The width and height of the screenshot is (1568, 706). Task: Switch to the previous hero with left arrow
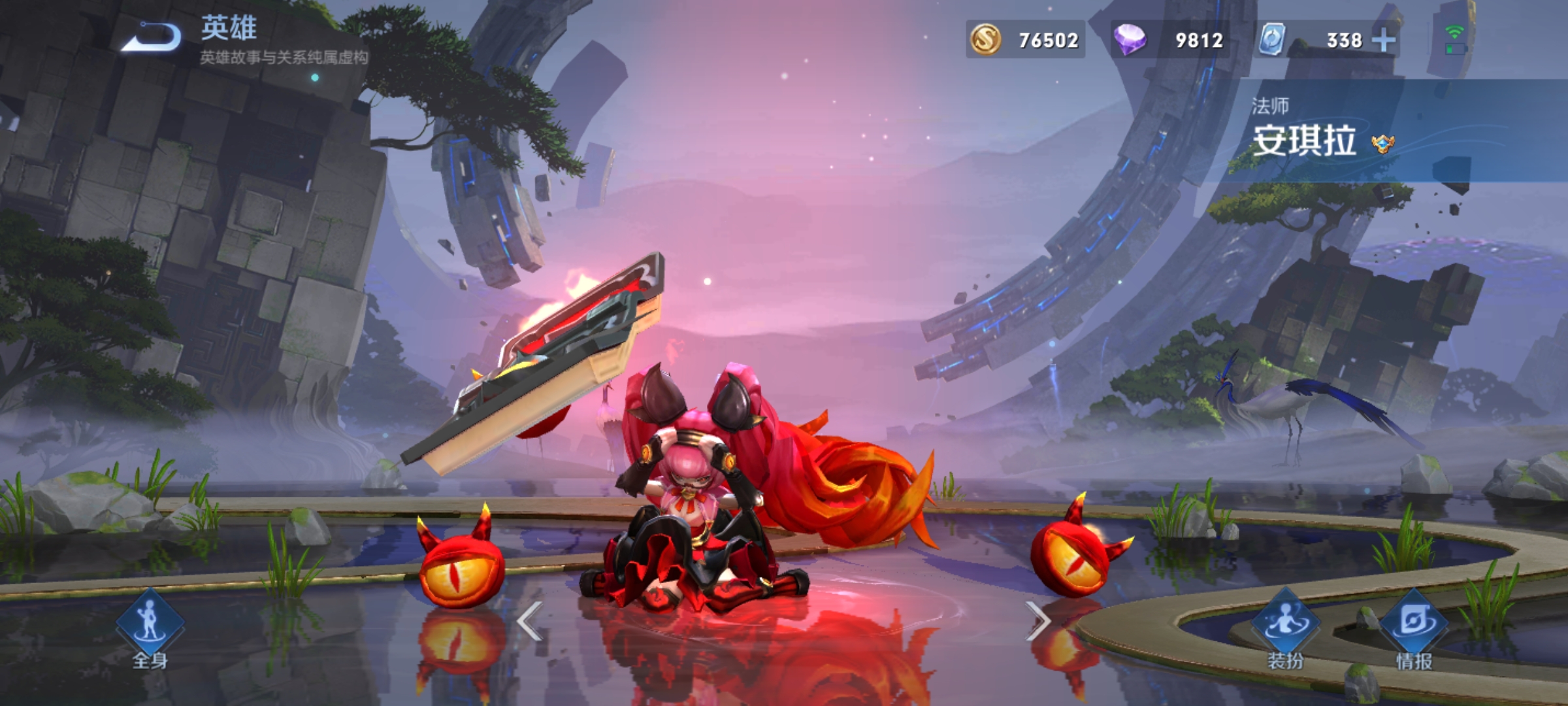[x=530, y=621]
